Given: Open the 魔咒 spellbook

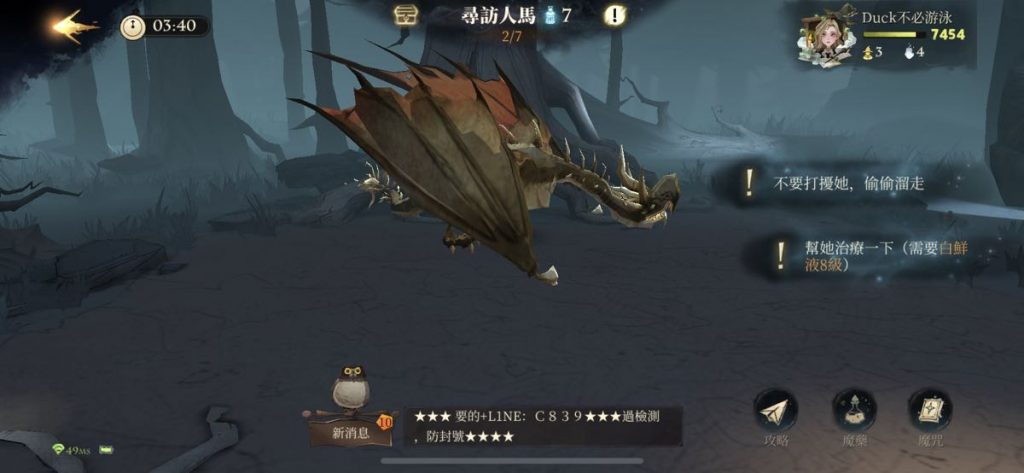Looking at the screenshot, I should click(929, 412).
